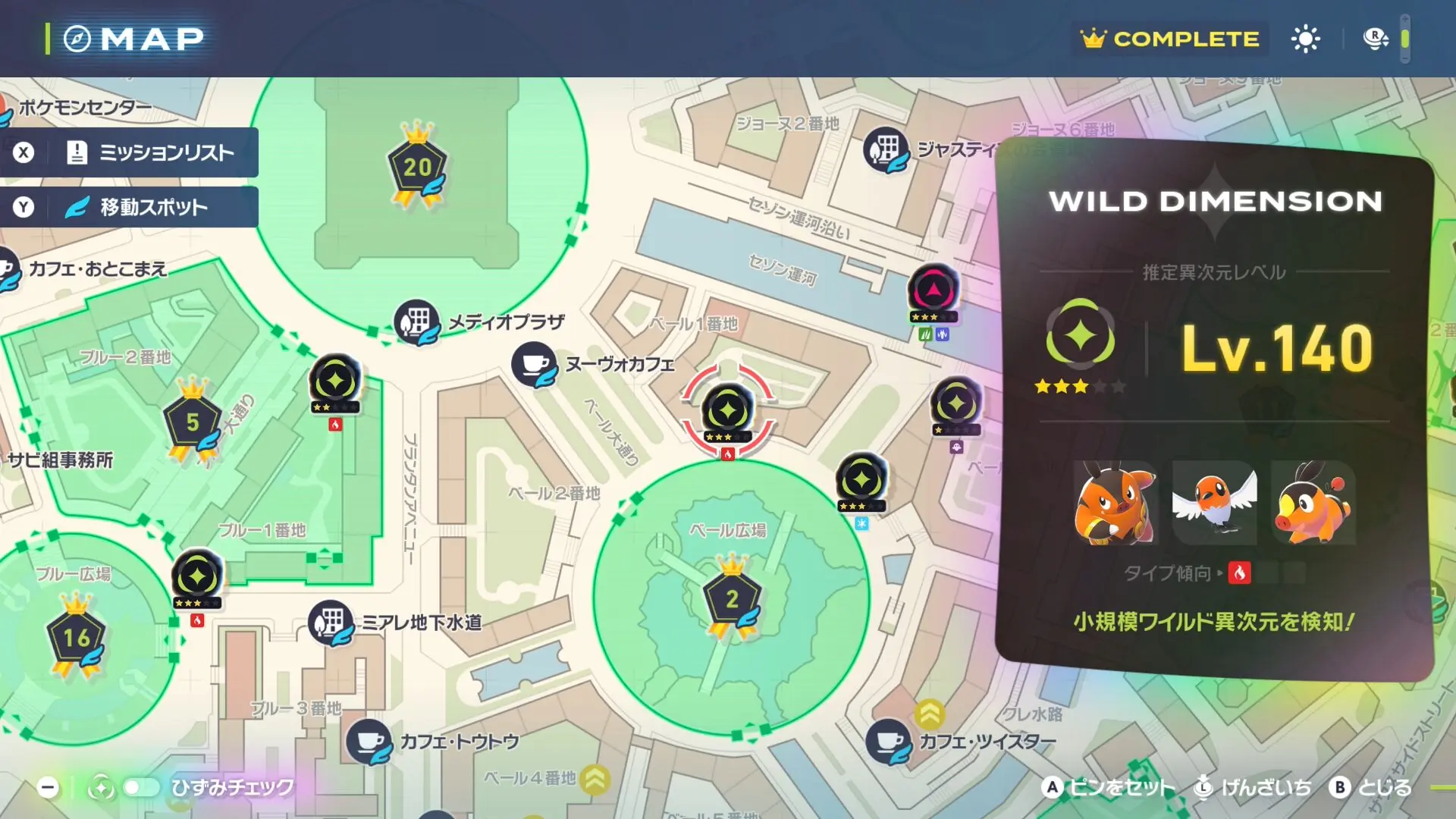1456x819 pixels.
Task: Choose the メディオプラザ travel spot icon
Action: pyautogui.click(x=416, y=322)
